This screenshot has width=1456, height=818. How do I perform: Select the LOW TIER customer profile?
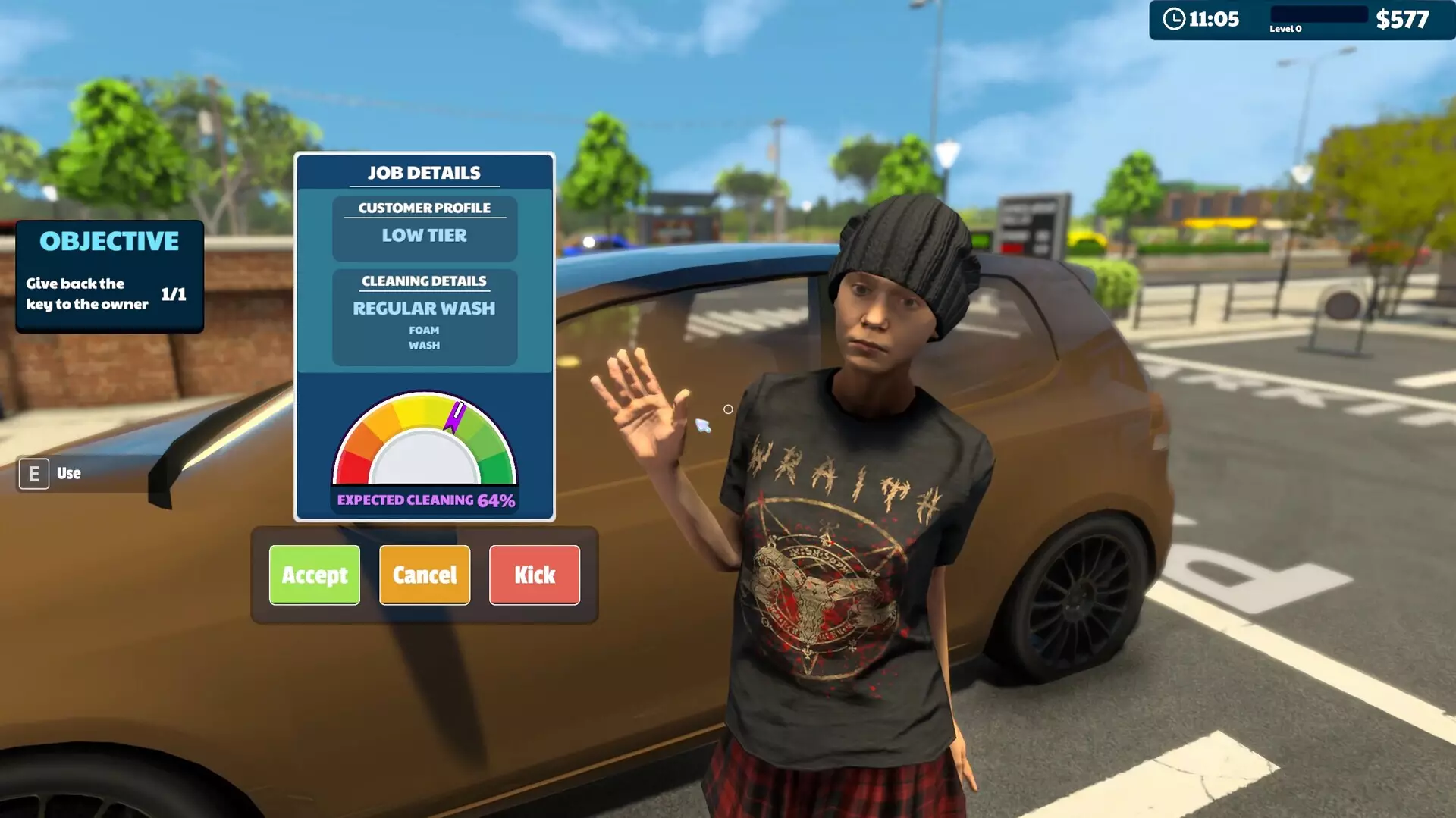pos(424,236)
